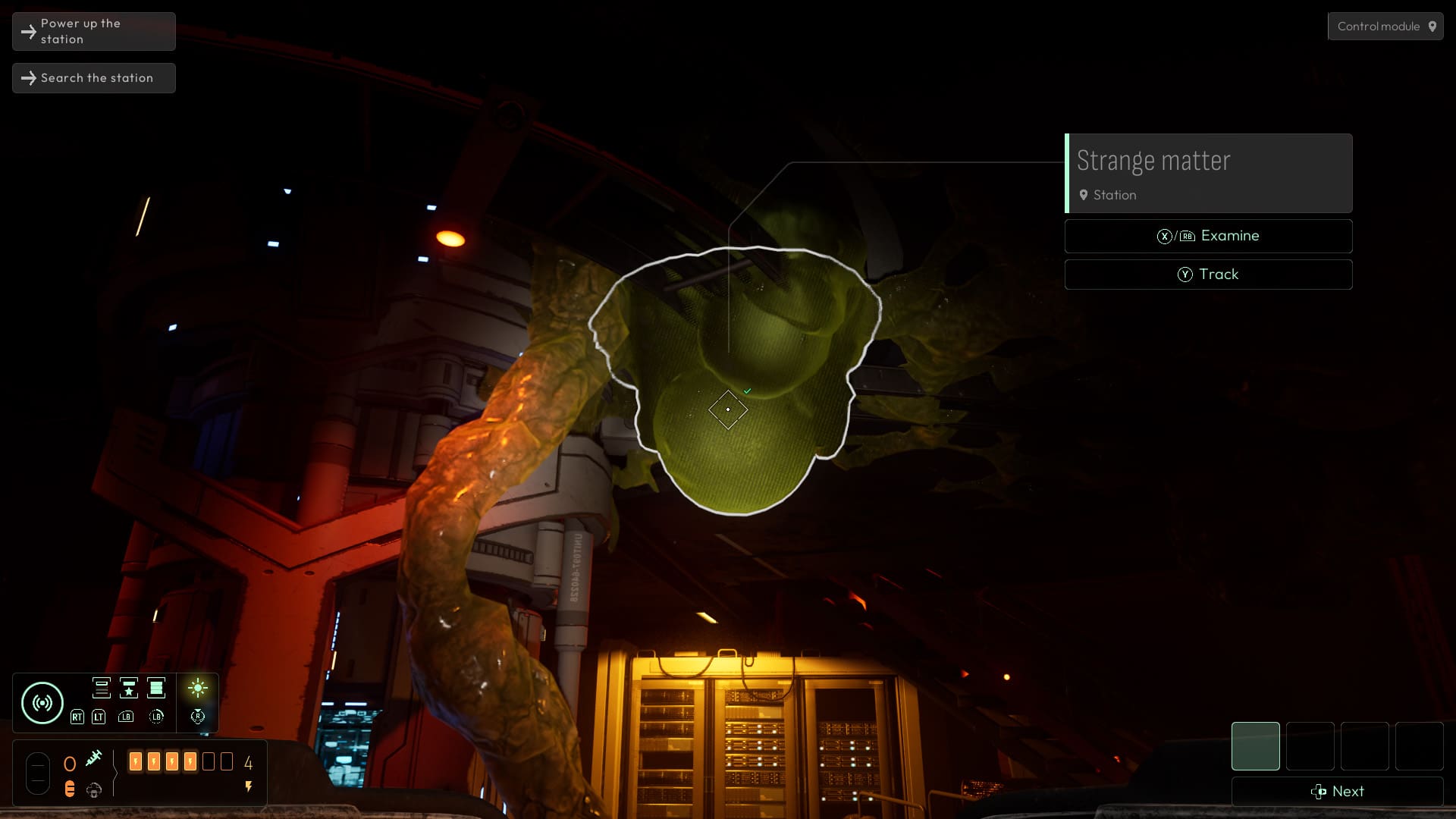Expand the arrow on Power up the station

[x=29, y=31]
